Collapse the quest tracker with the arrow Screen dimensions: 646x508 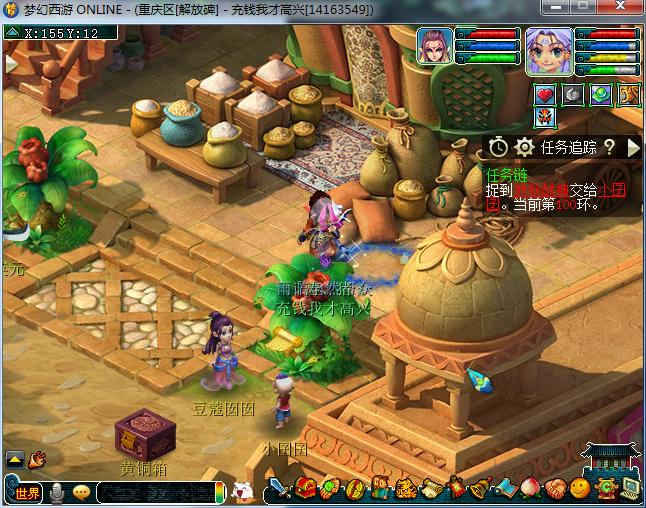tap(633, 148)
